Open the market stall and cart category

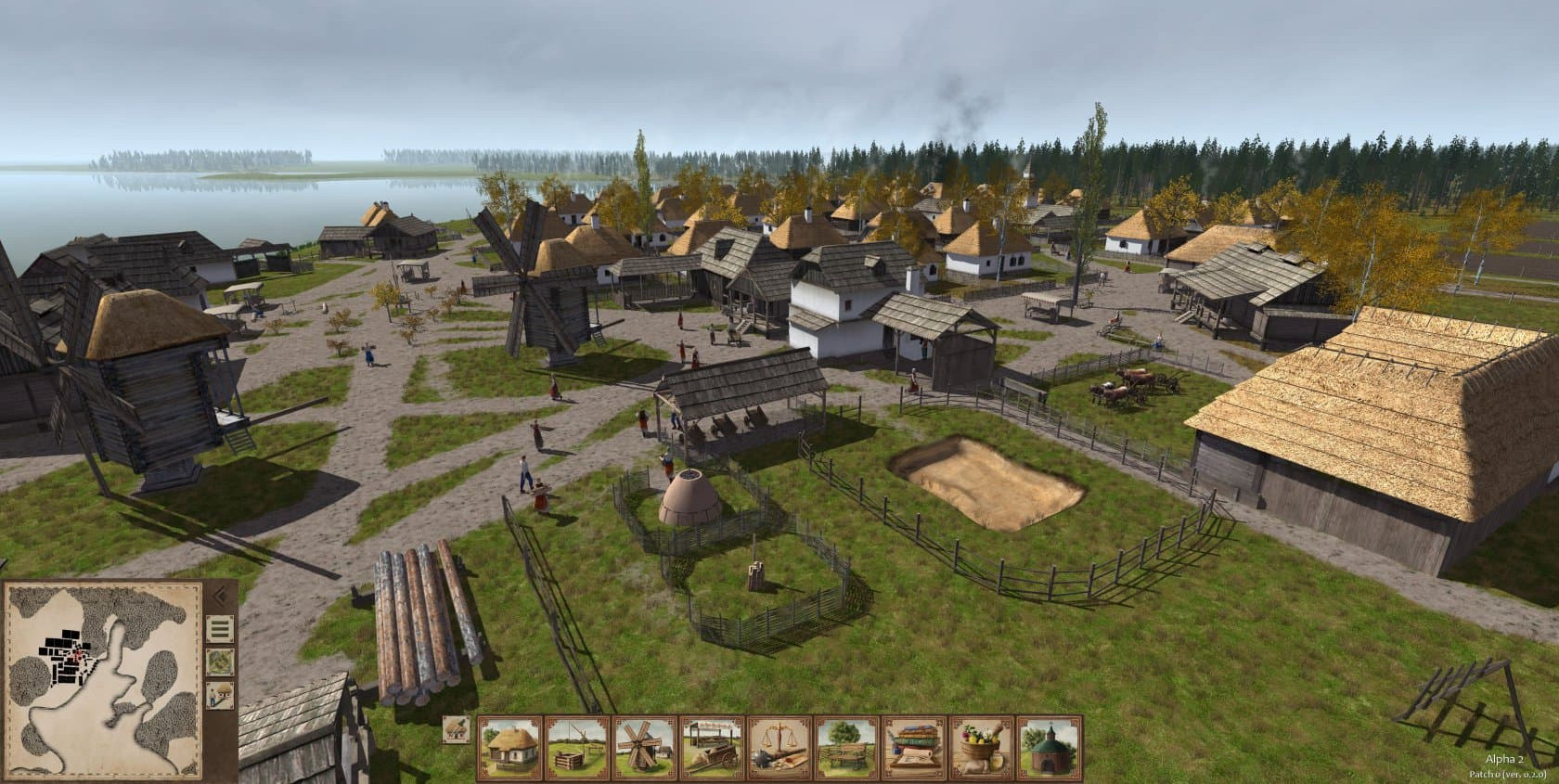click(712, 747)
